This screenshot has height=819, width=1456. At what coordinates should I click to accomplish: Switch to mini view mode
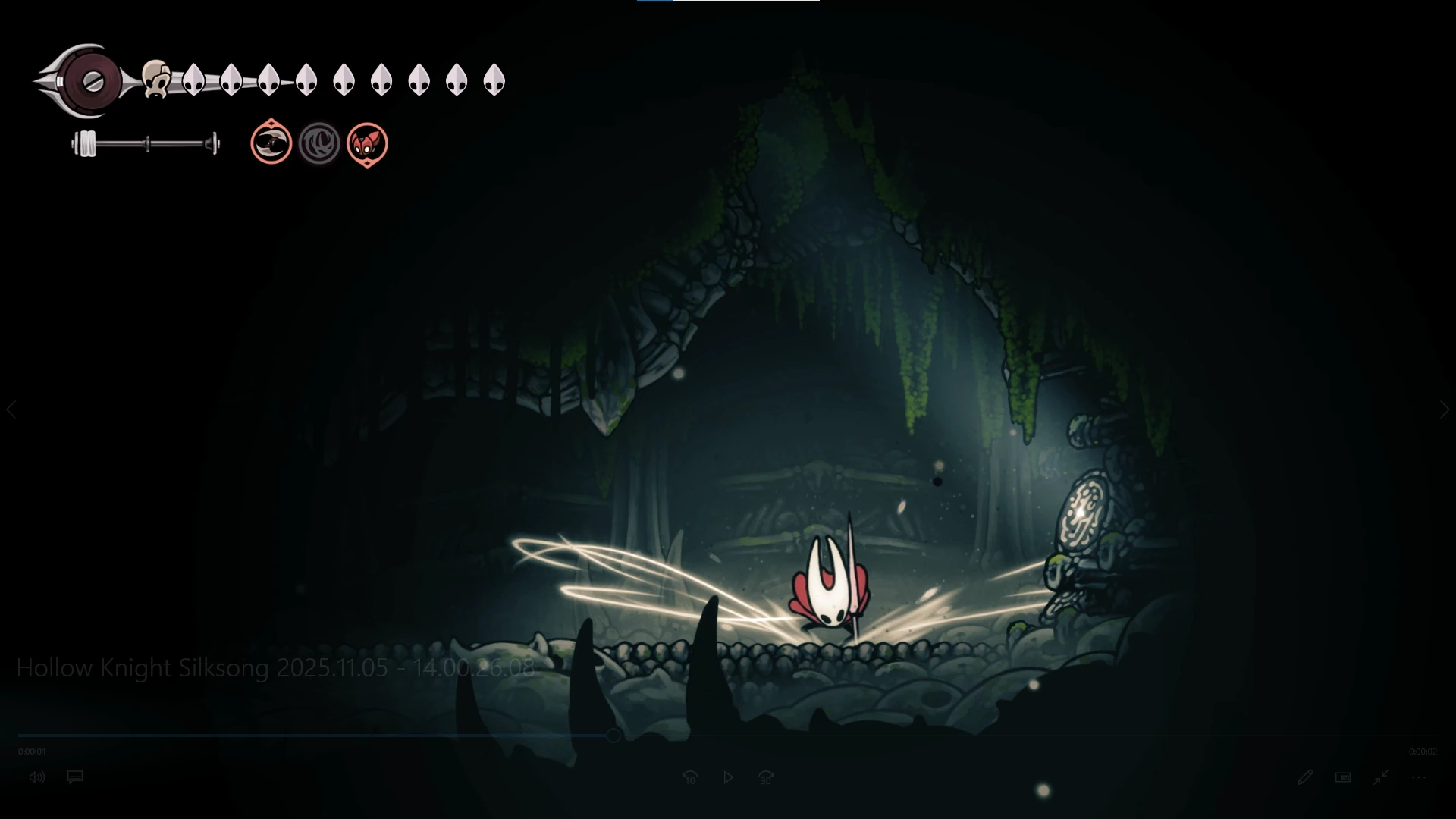[x=1343, y=777]
